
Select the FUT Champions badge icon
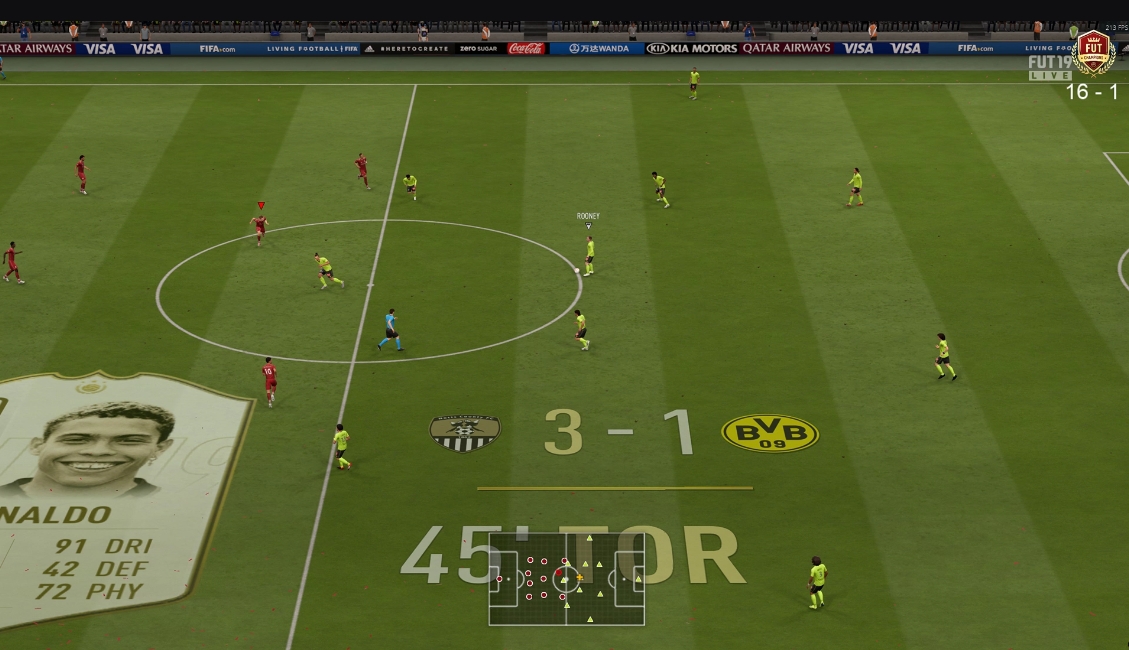(1092, 50)
